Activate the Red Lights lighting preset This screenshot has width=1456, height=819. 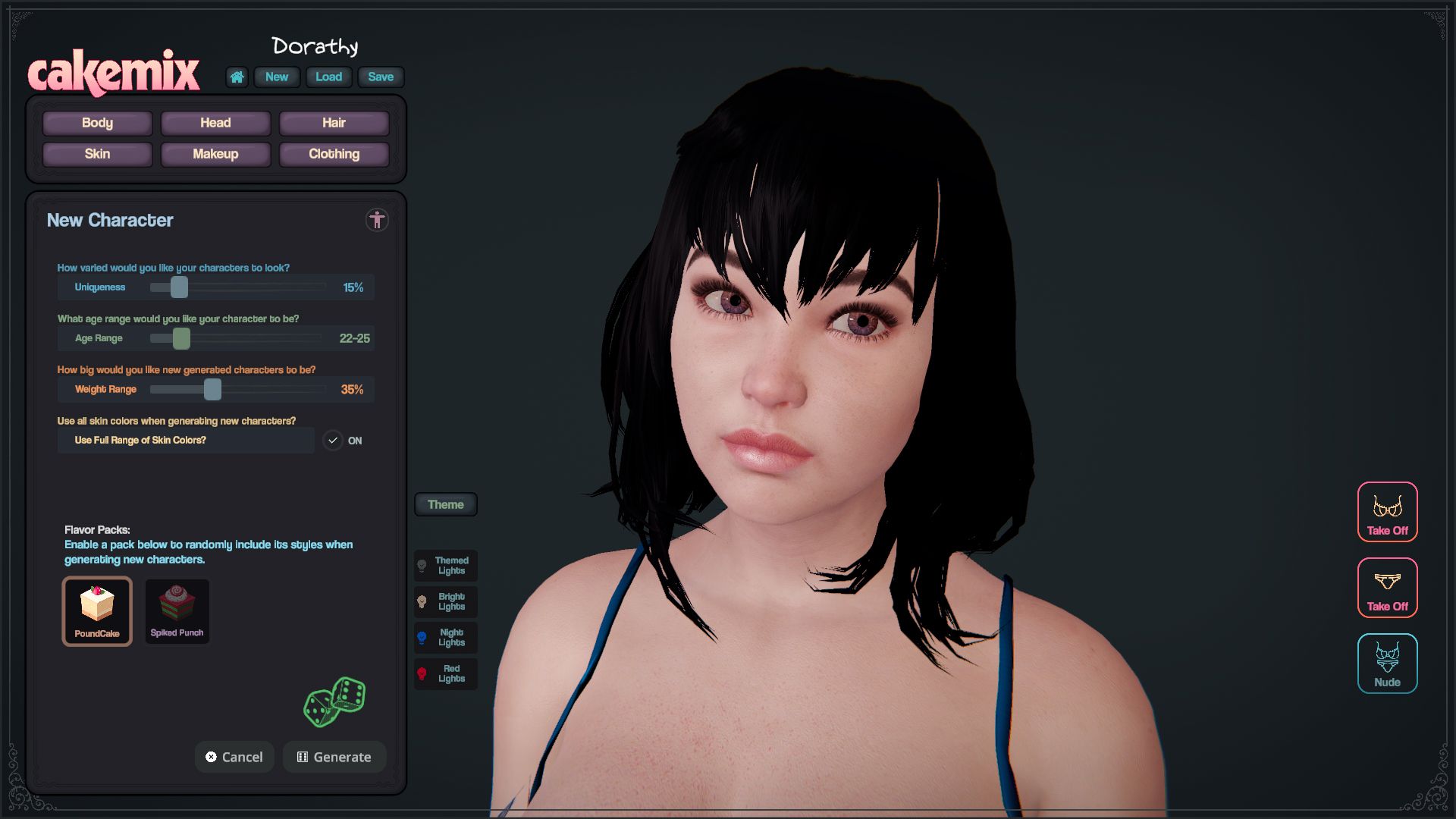coord(445,673)
